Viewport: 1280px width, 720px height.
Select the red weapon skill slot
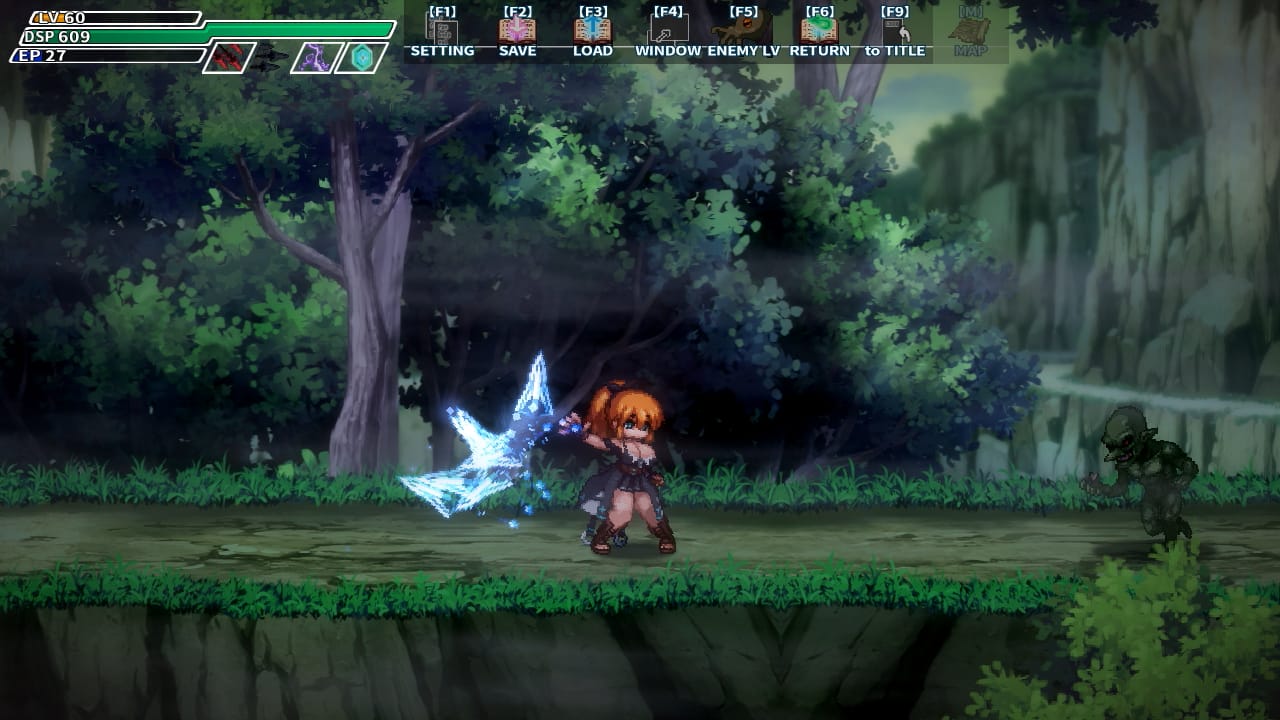[x=229, y=57]
